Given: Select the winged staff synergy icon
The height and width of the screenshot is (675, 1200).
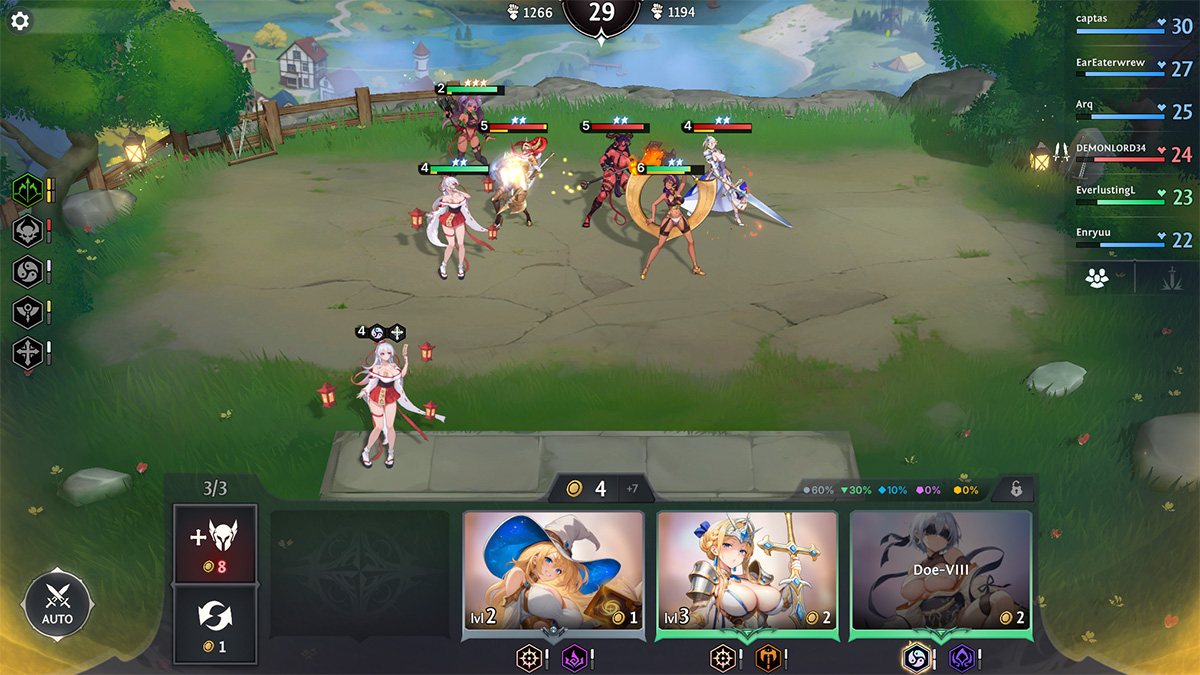Looking at the screenshot, I should pyautogui.click(x=26, y=312).
